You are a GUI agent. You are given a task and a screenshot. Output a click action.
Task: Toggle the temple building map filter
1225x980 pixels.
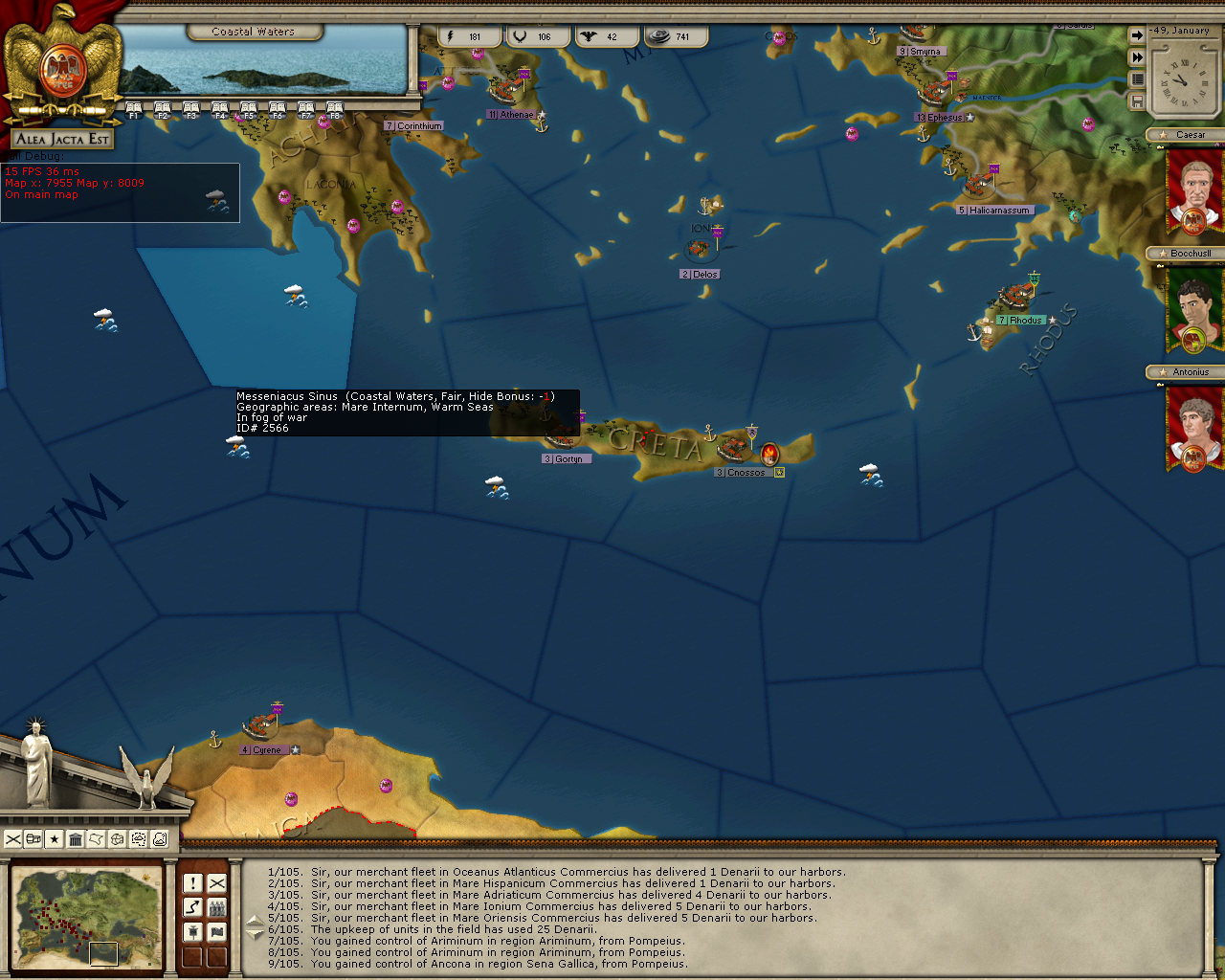pyautogui.click(x=76, y=839)
